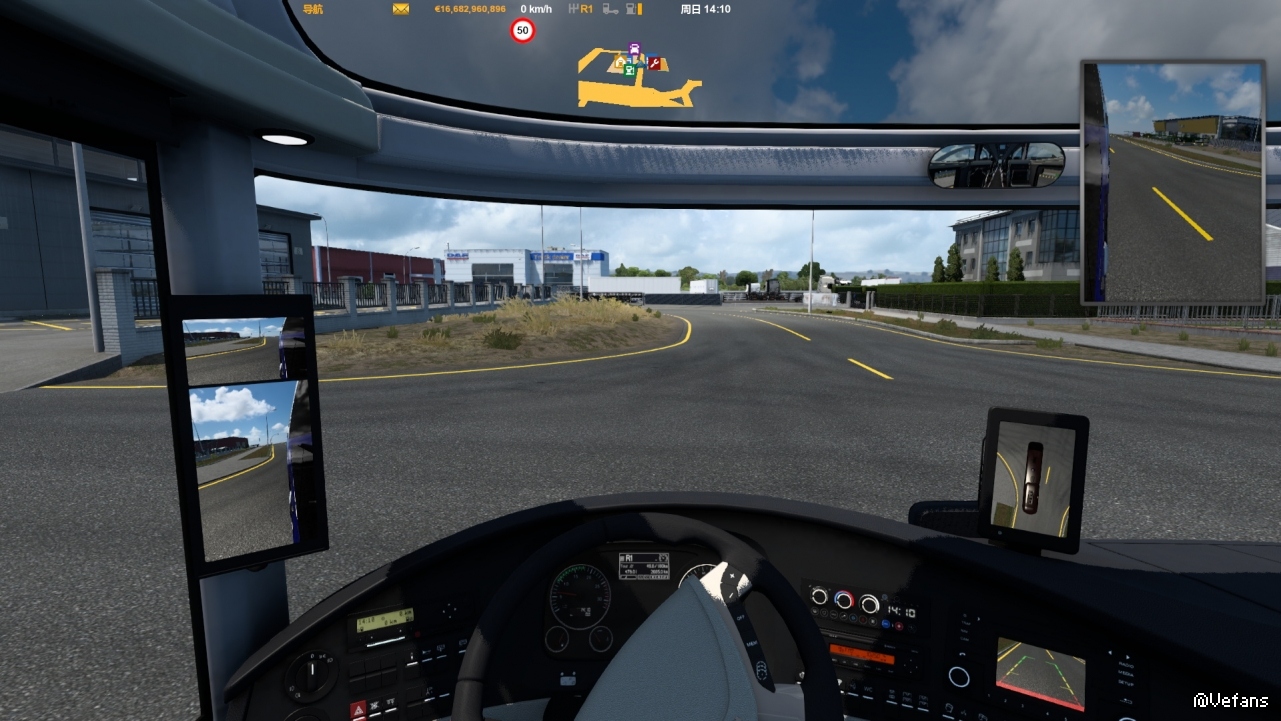Show the truck and trailer status icon

pos(609,9)
